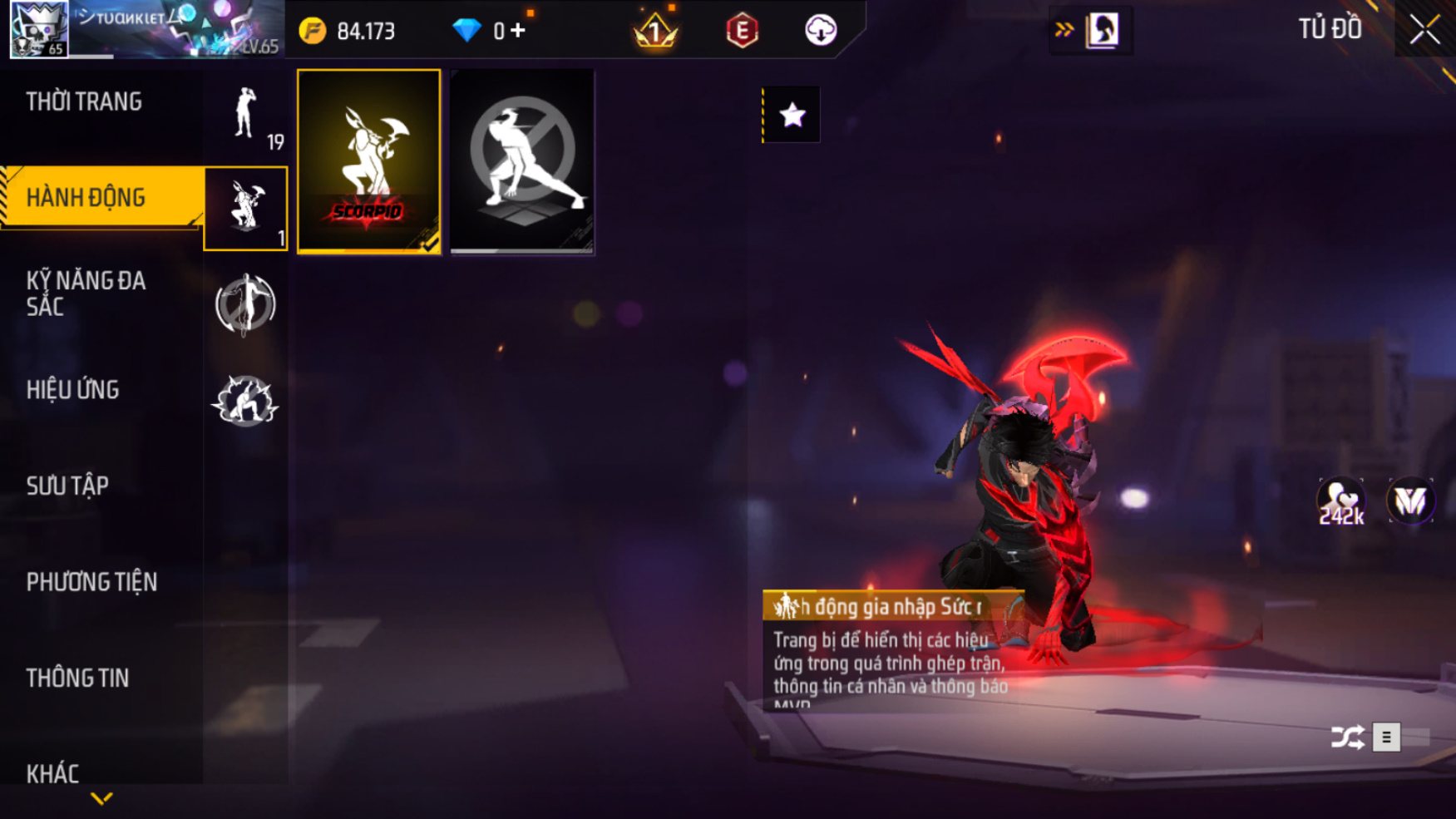Click the cloud download icon
1456x819 pixels.
821,31
